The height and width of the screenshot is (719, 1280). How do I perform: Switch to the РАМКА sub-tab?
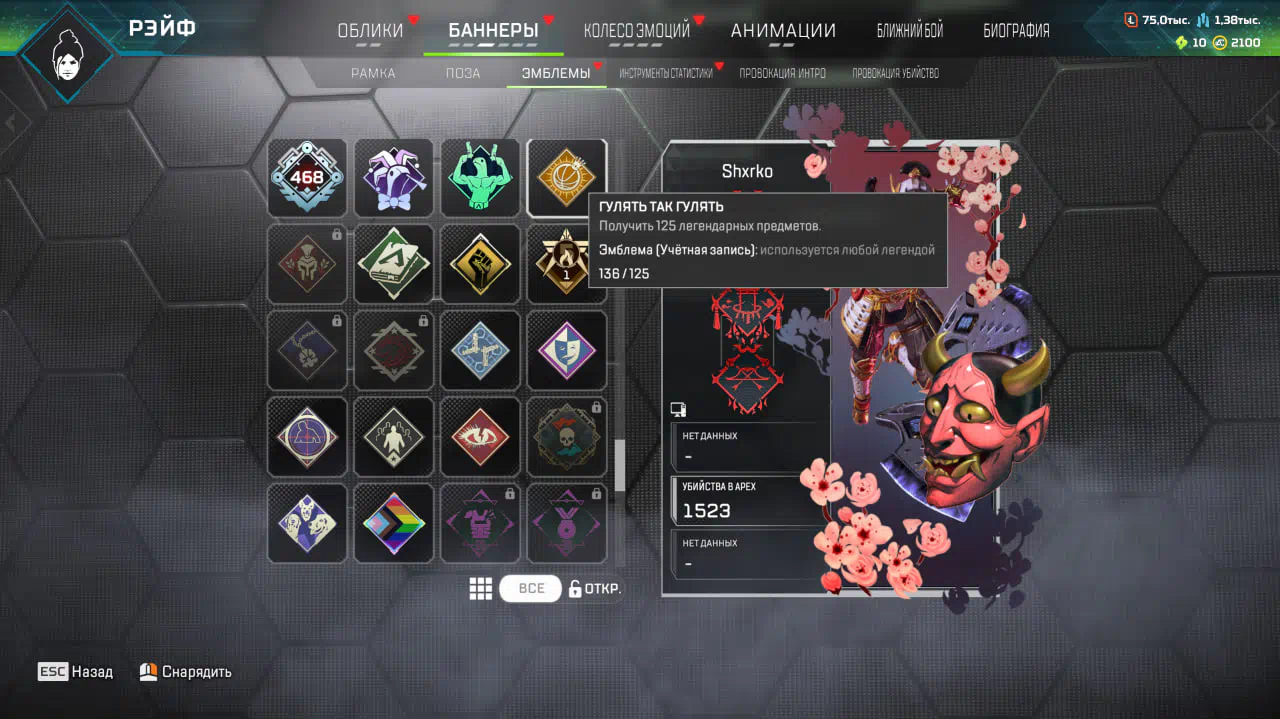click(x=373, y=73)
